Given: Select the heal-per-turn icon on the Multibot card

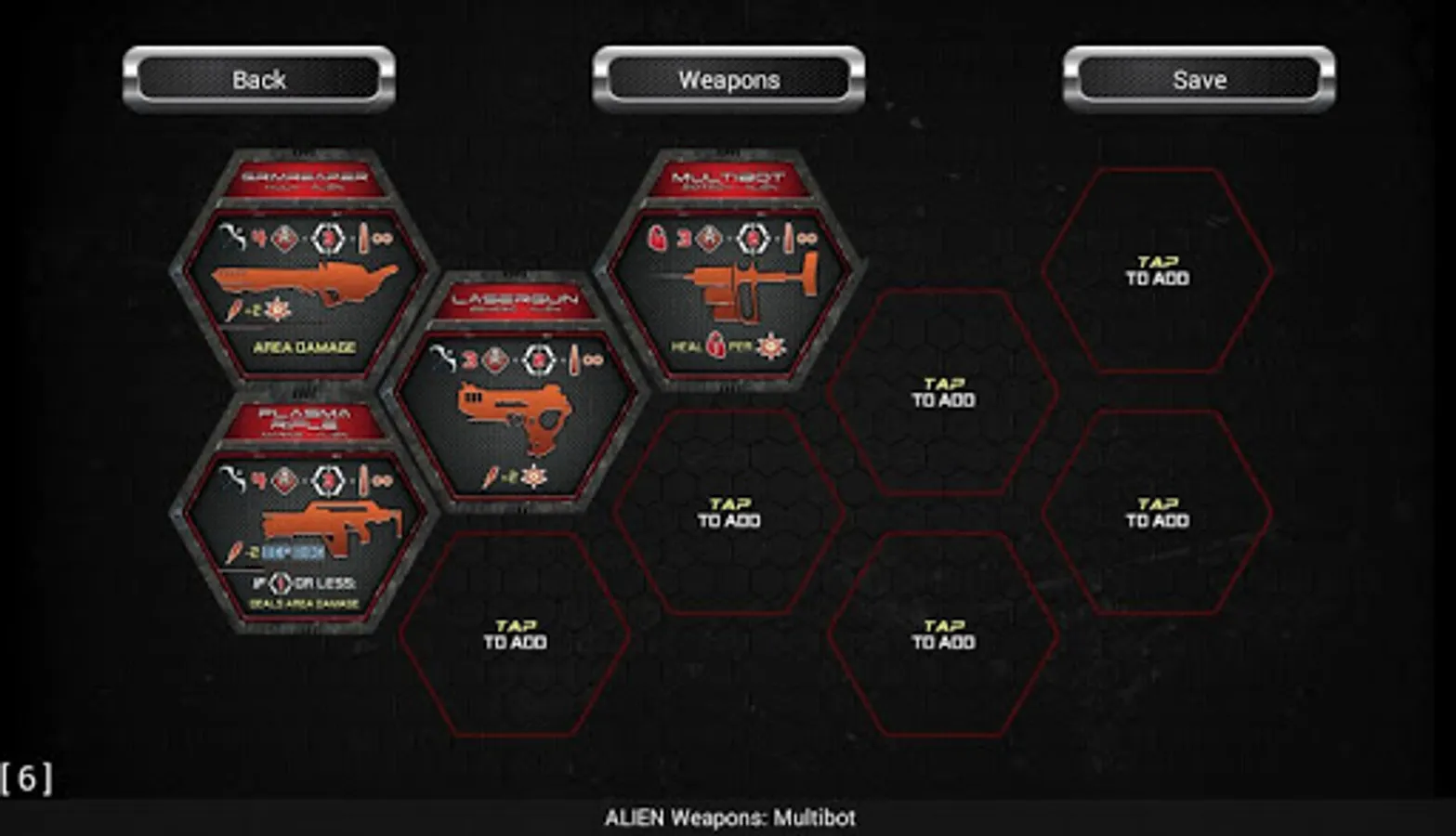Looking at the screenshot, I should 715,346.
